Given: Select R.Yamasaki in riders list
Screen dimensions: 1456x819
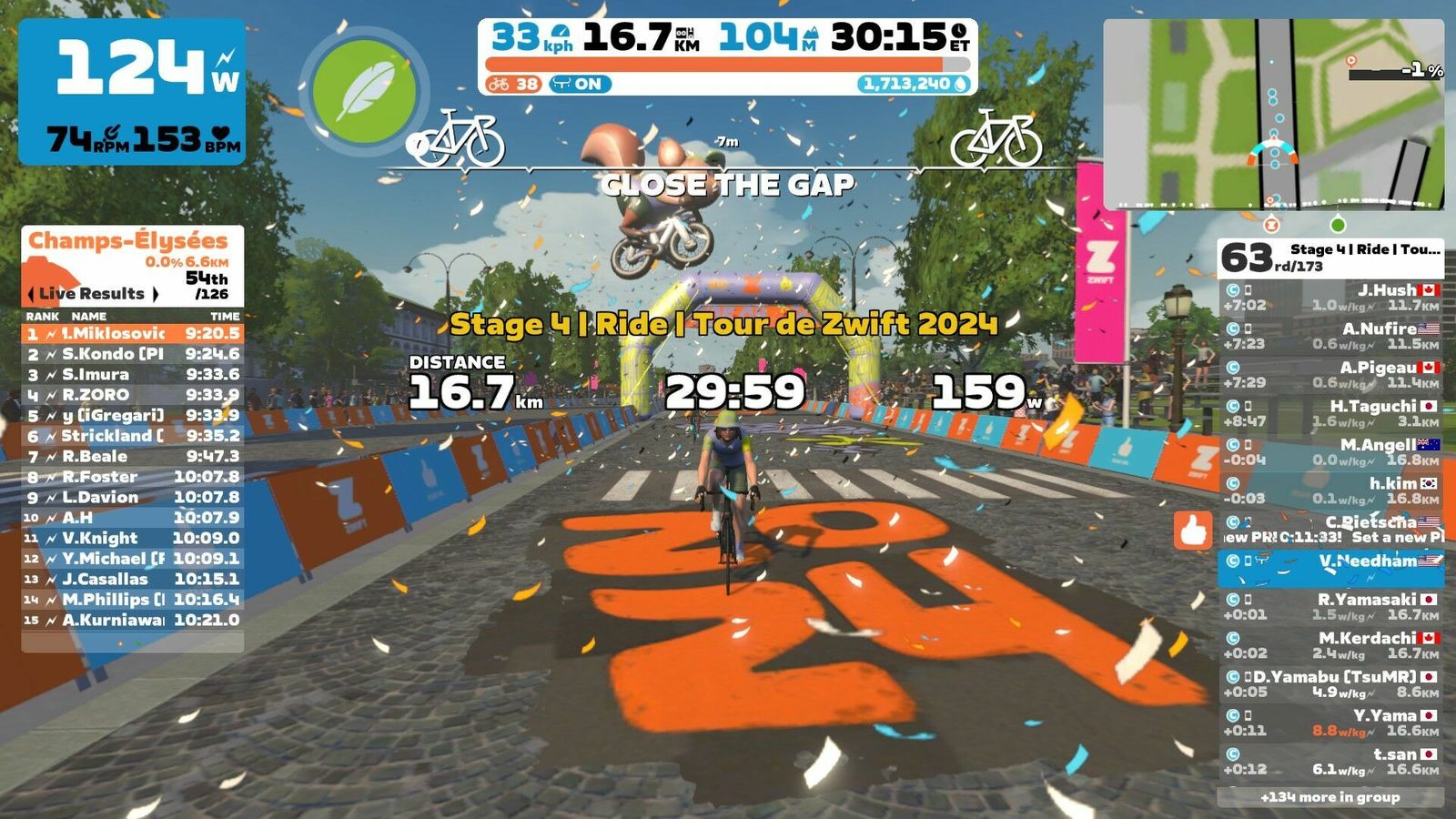Looking at the screenshot, I should [x=1330, y=606].
